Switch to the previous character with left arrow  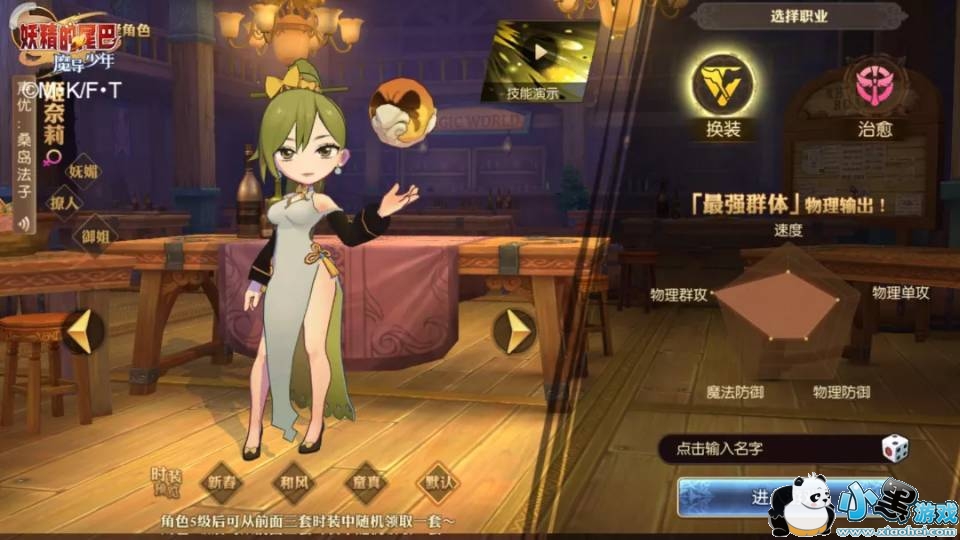[83, 331]
